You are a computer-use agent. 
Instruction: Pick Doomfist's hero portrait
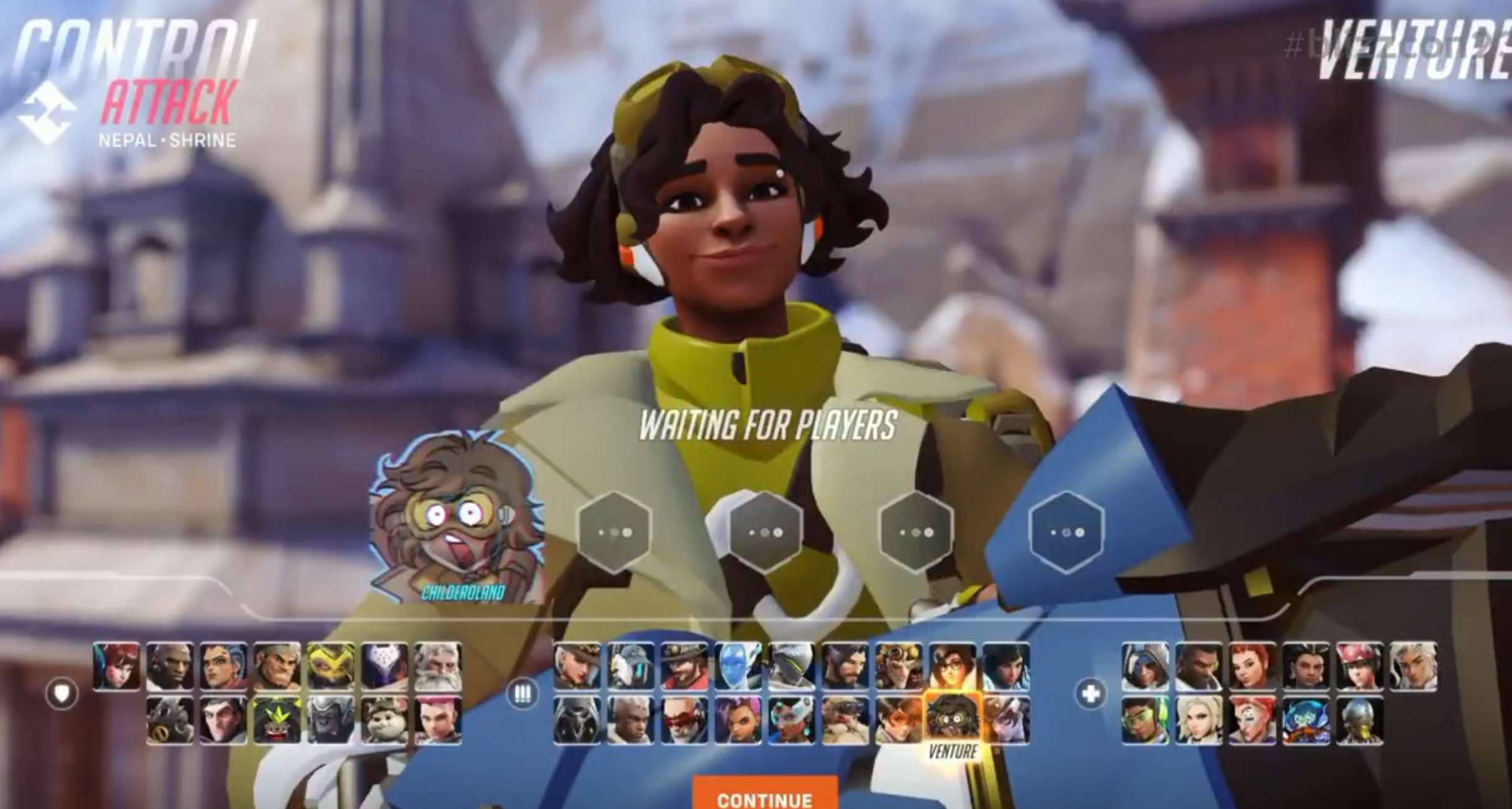point(170,666)
